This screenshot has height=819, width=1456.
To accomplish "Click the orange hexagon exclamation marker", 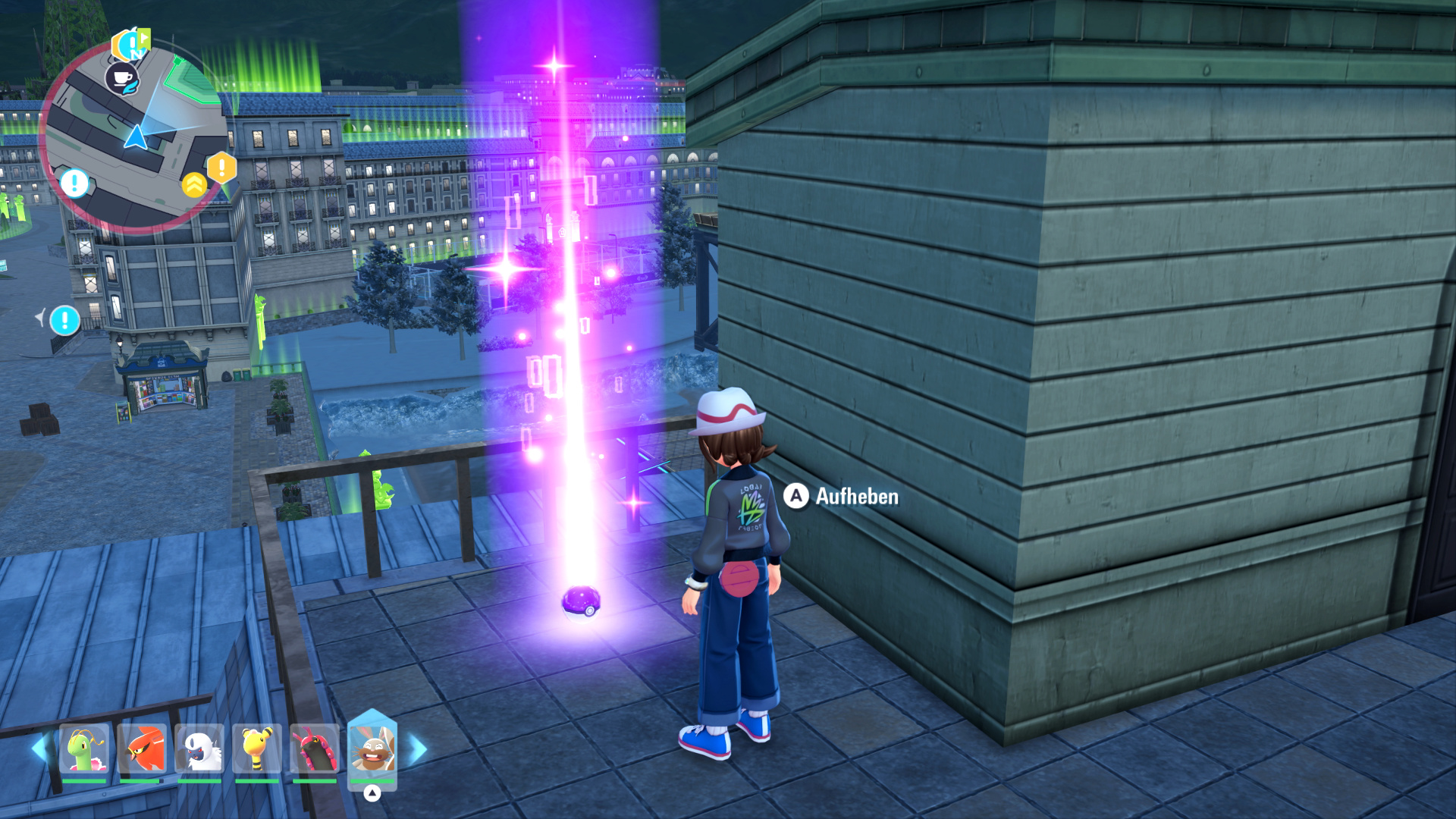I will click(221, 166).
